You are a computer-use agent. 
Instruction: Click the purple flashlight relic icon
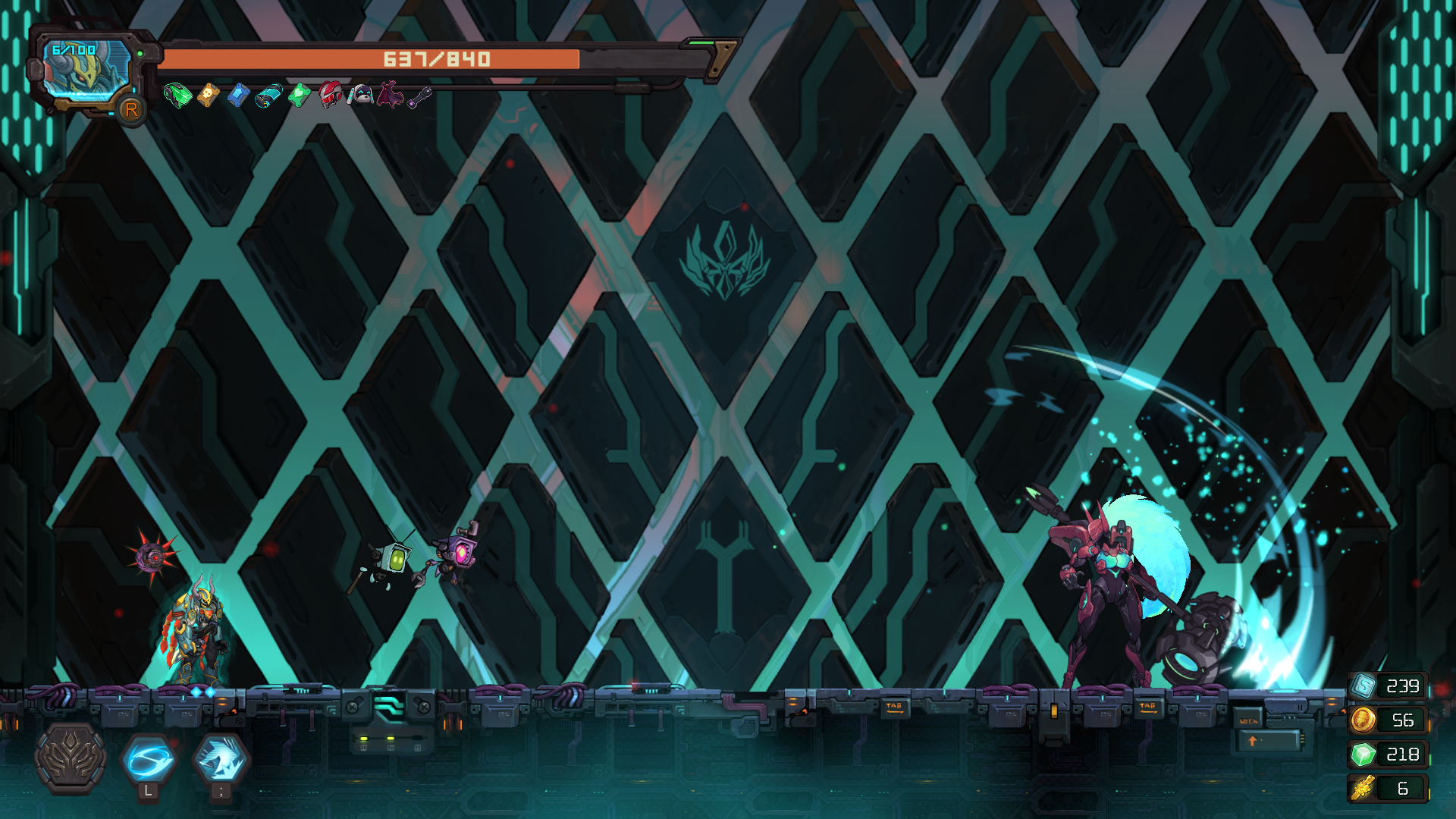tap(419, 97)
